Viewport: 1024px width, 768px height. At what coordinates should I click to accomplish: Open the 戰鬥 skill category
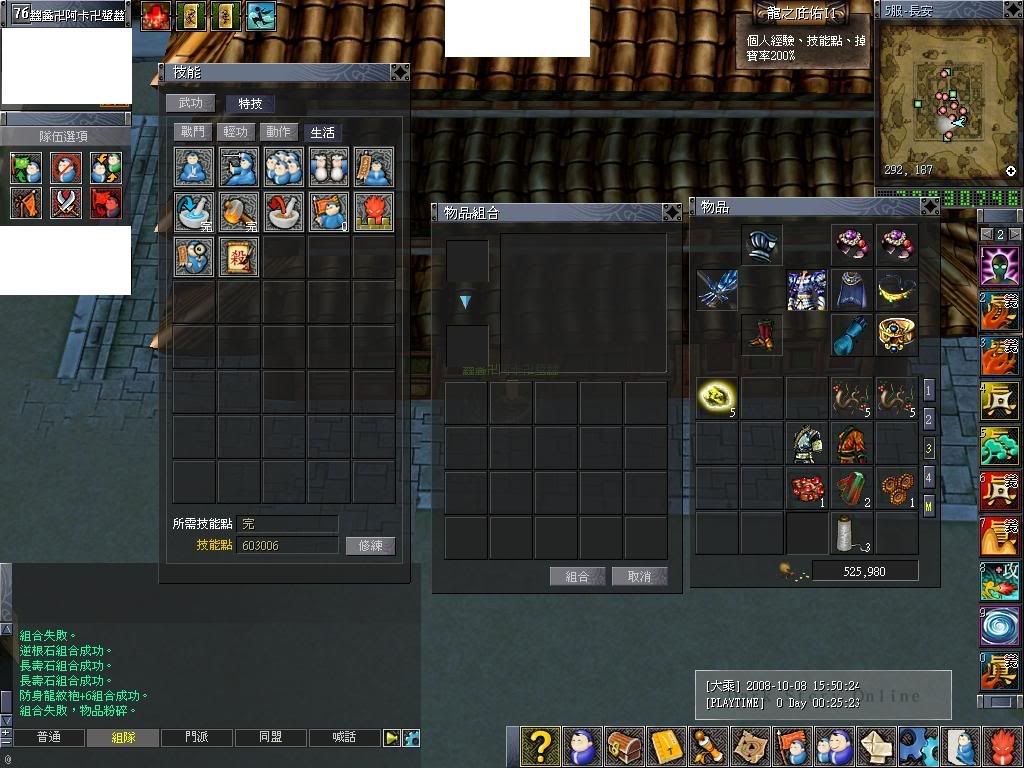point(192,132)
